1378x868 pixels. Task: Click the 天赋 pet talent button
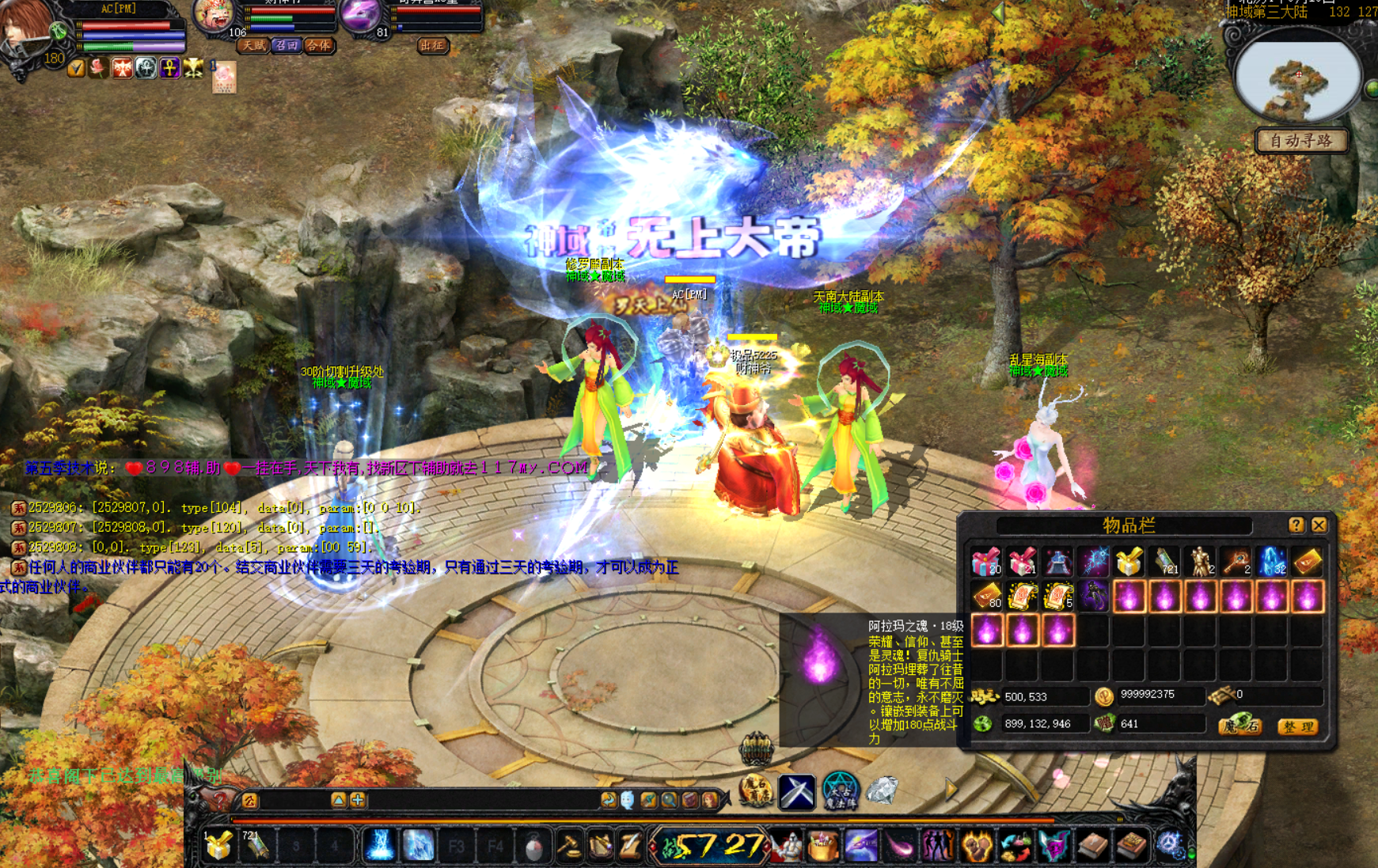point(253,46)
